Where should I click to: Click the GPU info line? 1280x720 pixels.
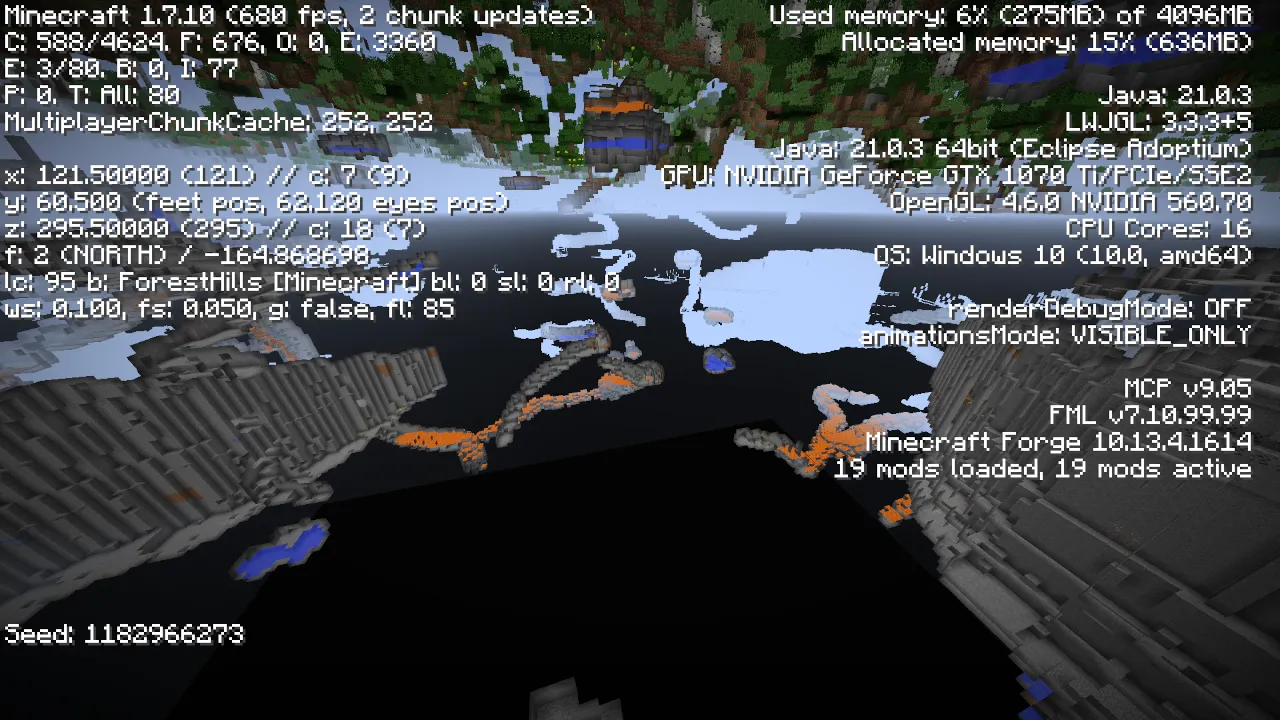coord(955,175)
